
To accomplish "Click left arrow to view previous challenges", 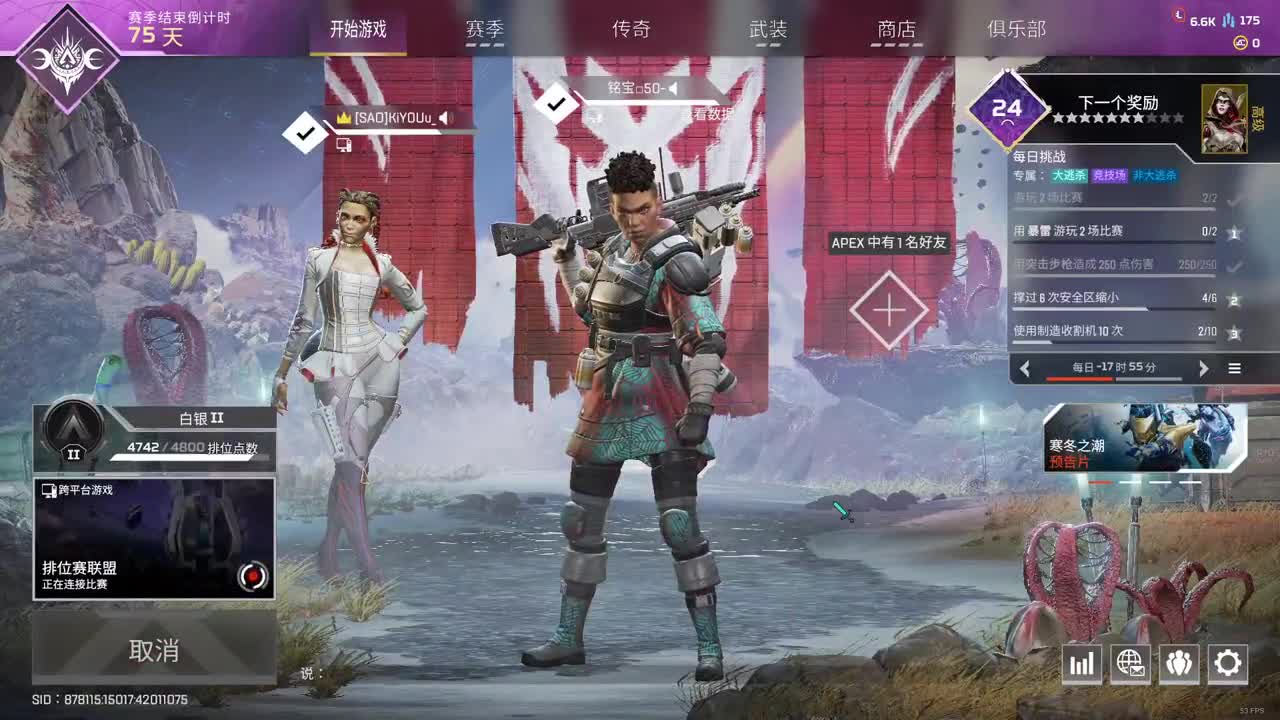I will click(1025, 368).
